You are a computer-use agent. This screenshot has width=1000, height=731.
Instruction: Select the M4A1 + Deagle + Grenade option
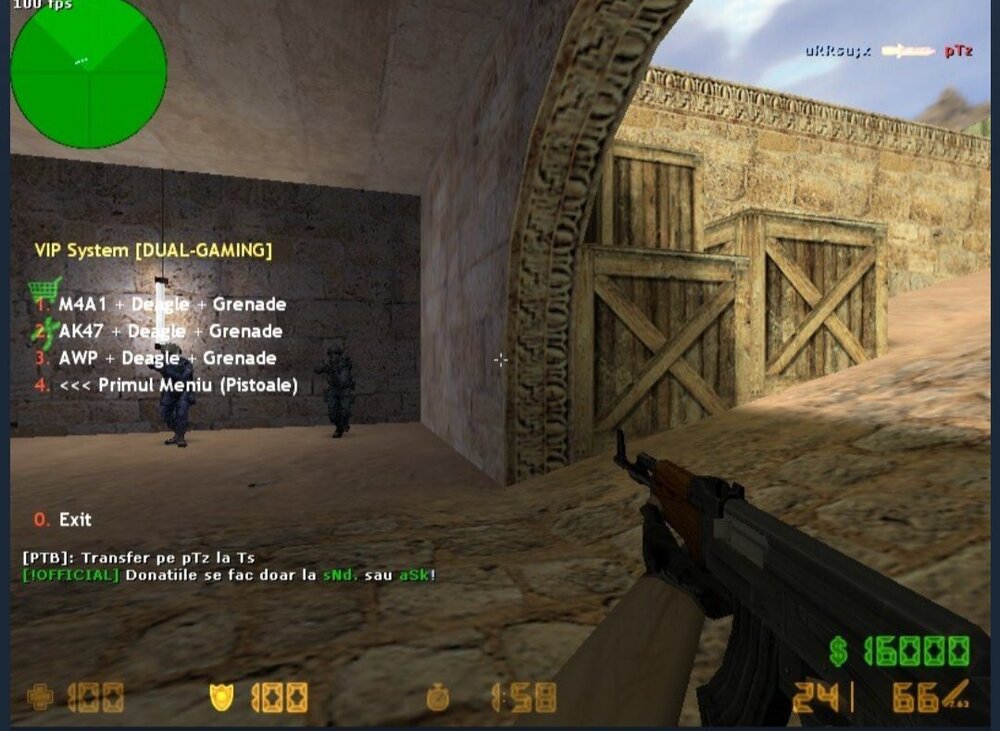[x=172, y=304]
